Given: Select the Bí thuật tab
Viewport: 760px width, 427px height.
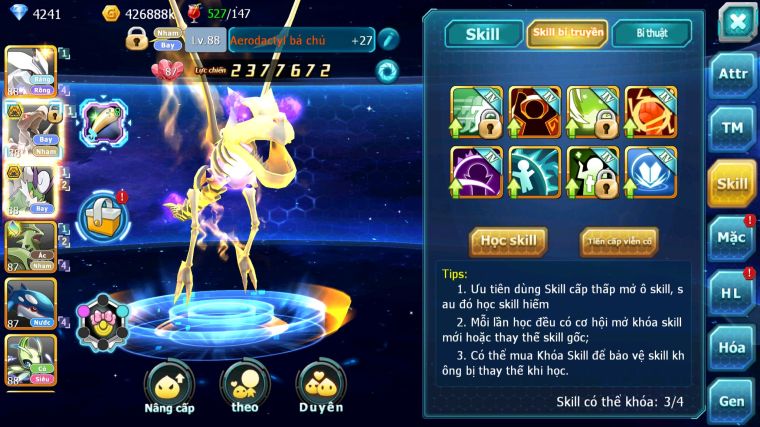Looking at the screenshot, I should coord(651,34).
